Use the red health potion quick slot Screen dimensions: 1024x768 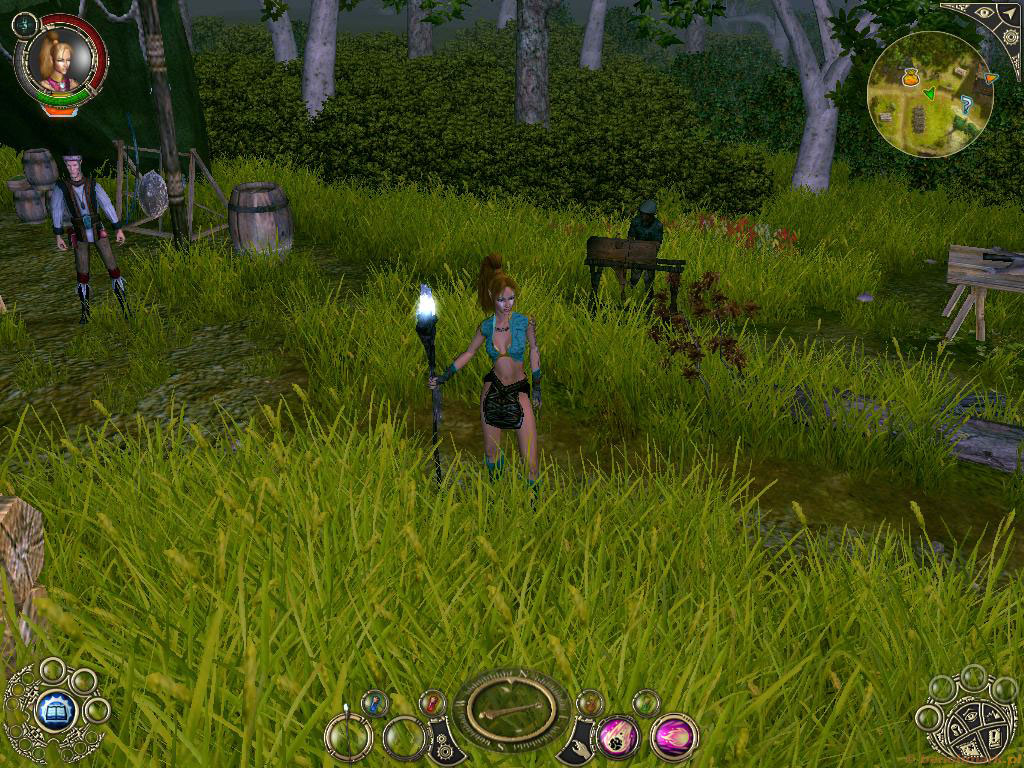click(432, 702)
